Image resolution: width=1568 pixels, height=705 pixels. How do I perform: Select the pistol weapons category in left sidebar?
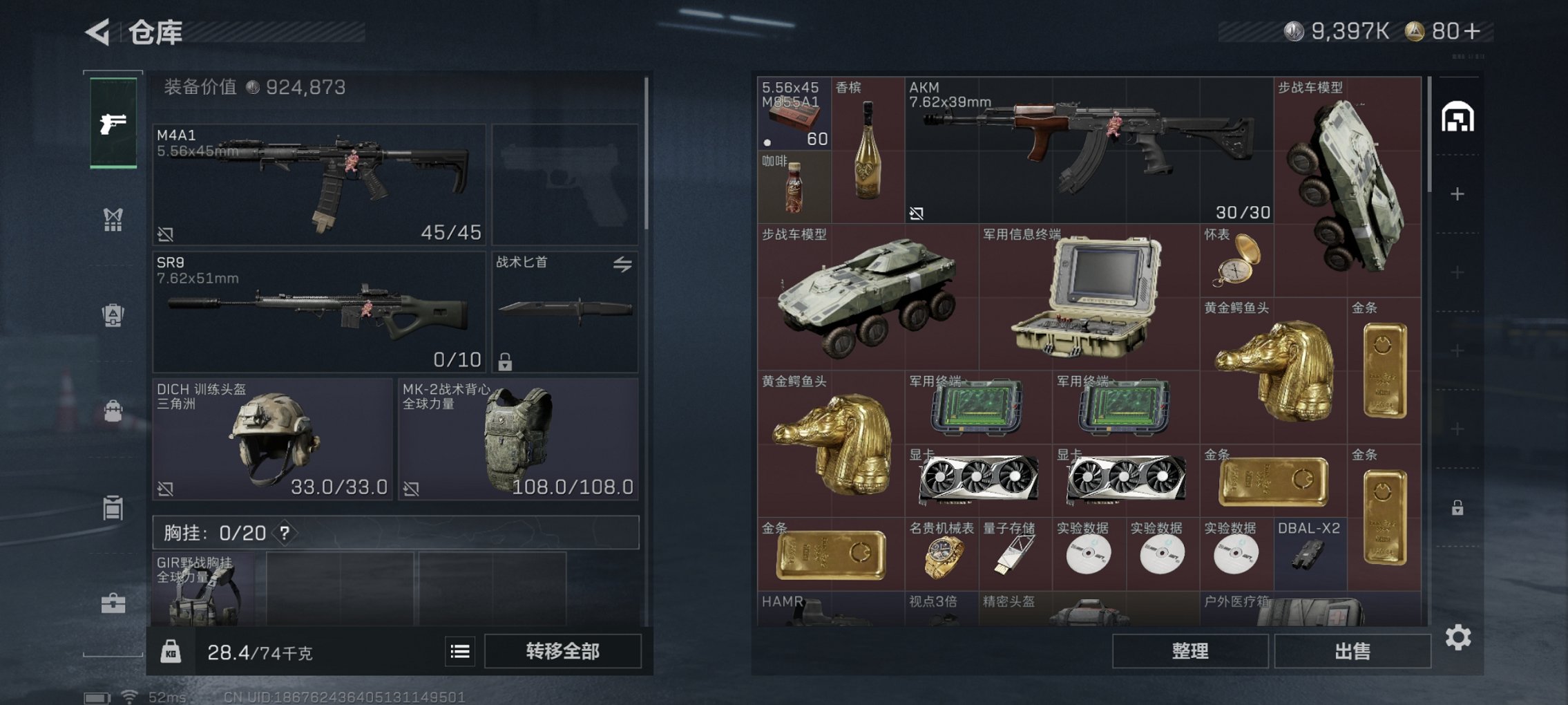tap(113, 124)
